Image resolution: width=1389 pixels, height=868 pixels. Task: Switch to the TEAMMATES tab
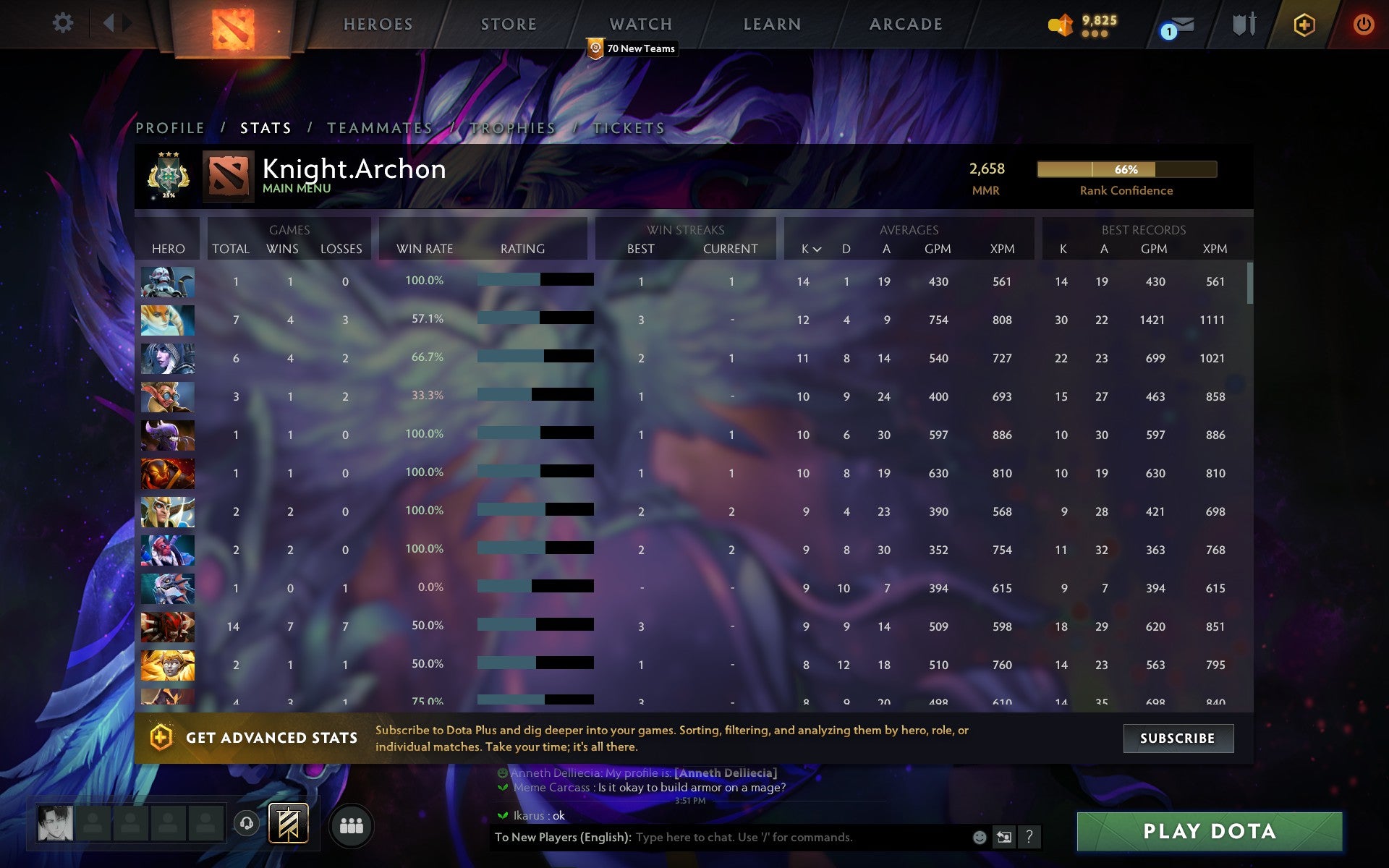click(x=381, y=127)
